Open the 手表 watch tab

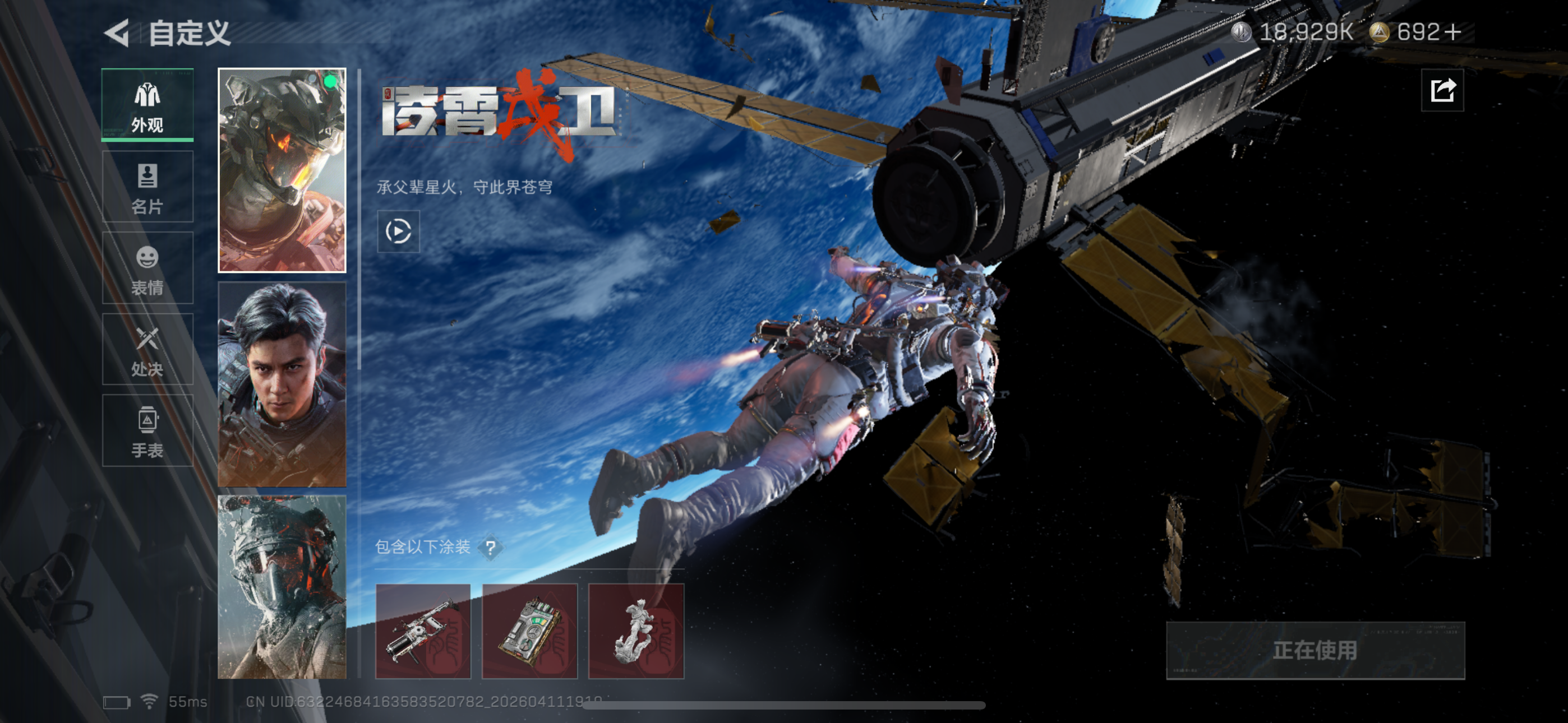coord(147,430)
